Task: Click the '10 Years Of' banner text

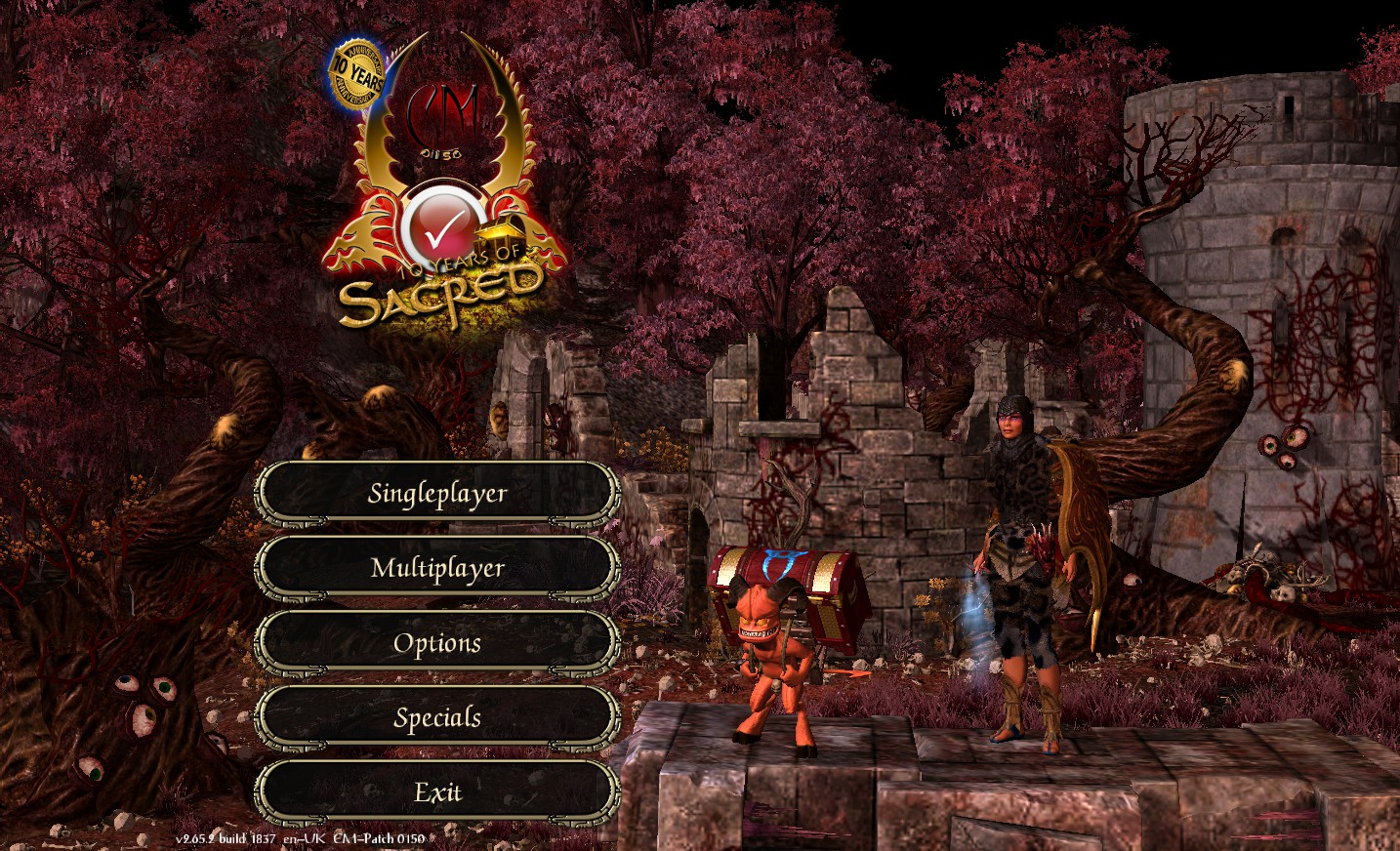Action: (459, 262)
